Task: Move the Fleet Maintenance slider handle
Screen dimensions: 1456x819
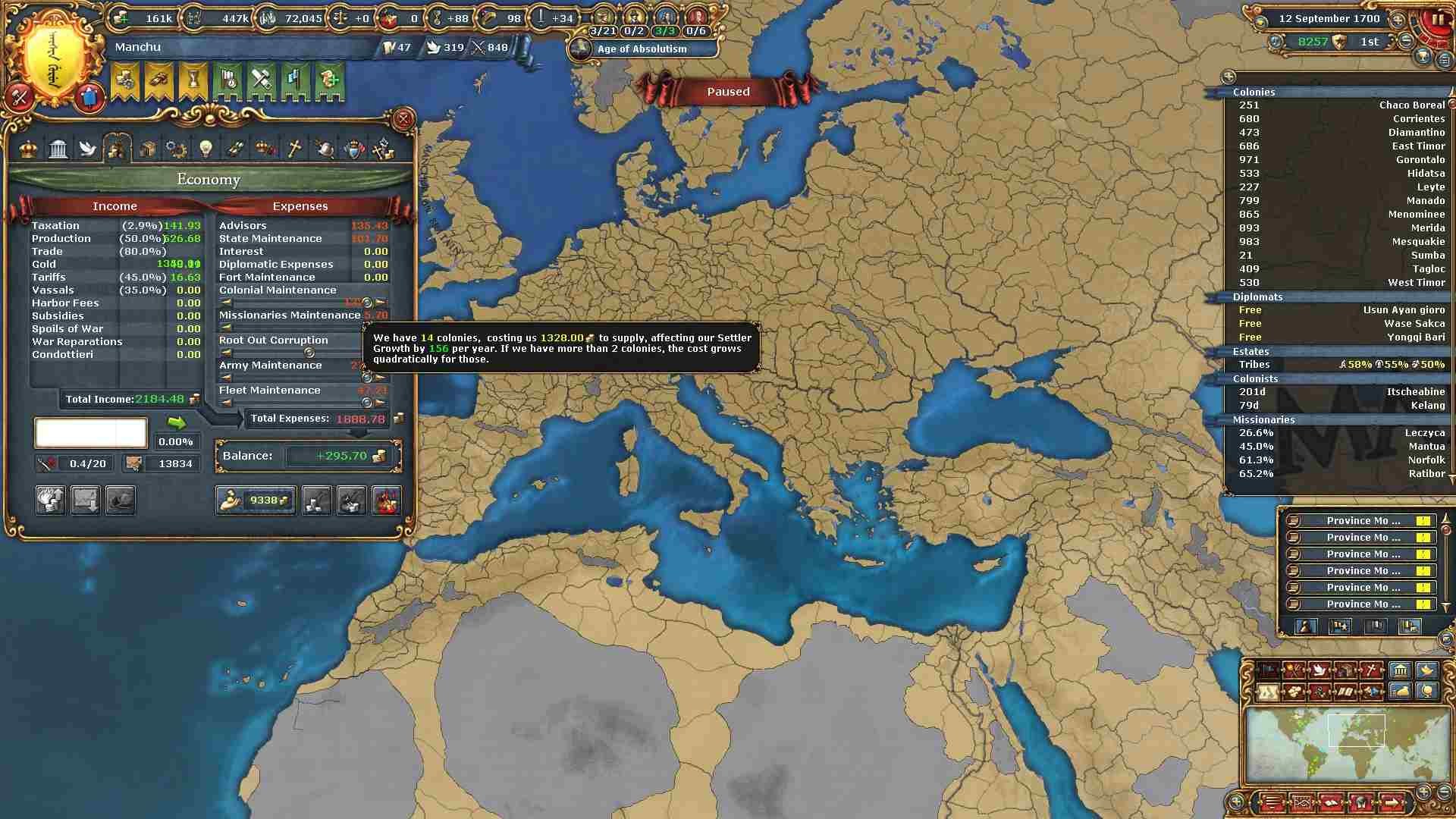Action: tap(367, 403)
